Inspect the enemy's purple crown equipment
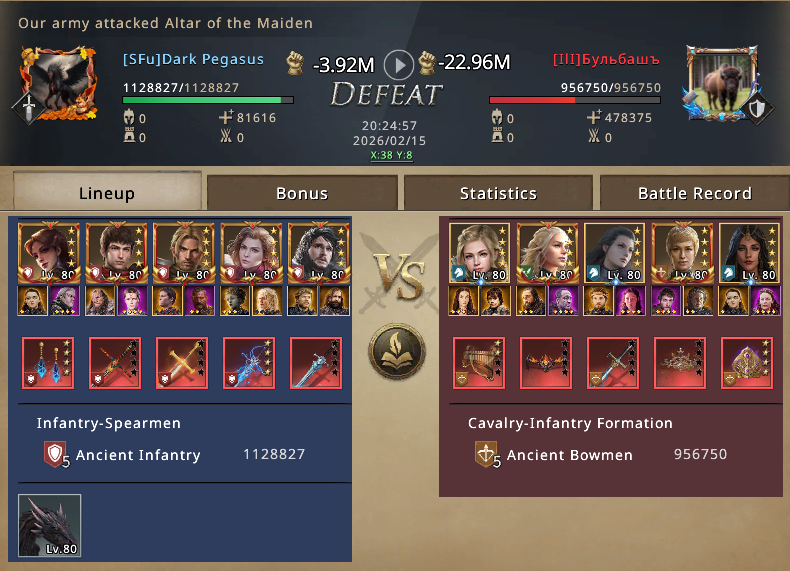Viewport: 790px width, 571px height. coord(747,363)
